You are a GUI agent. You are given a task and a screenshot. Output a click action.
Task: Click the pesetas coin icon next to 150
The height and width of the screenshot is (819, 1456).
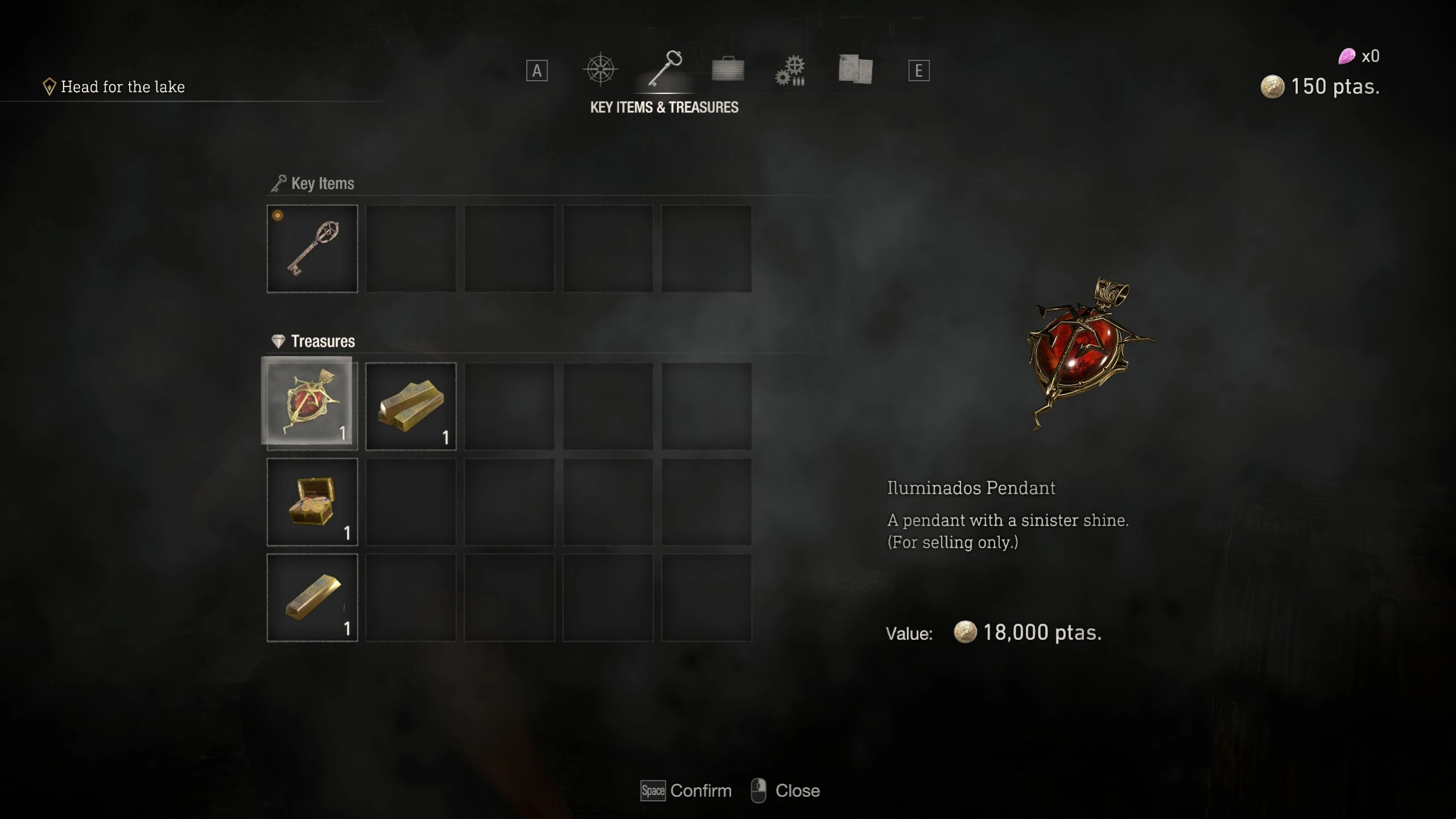pyautogui.click(x=1274, y=86)
